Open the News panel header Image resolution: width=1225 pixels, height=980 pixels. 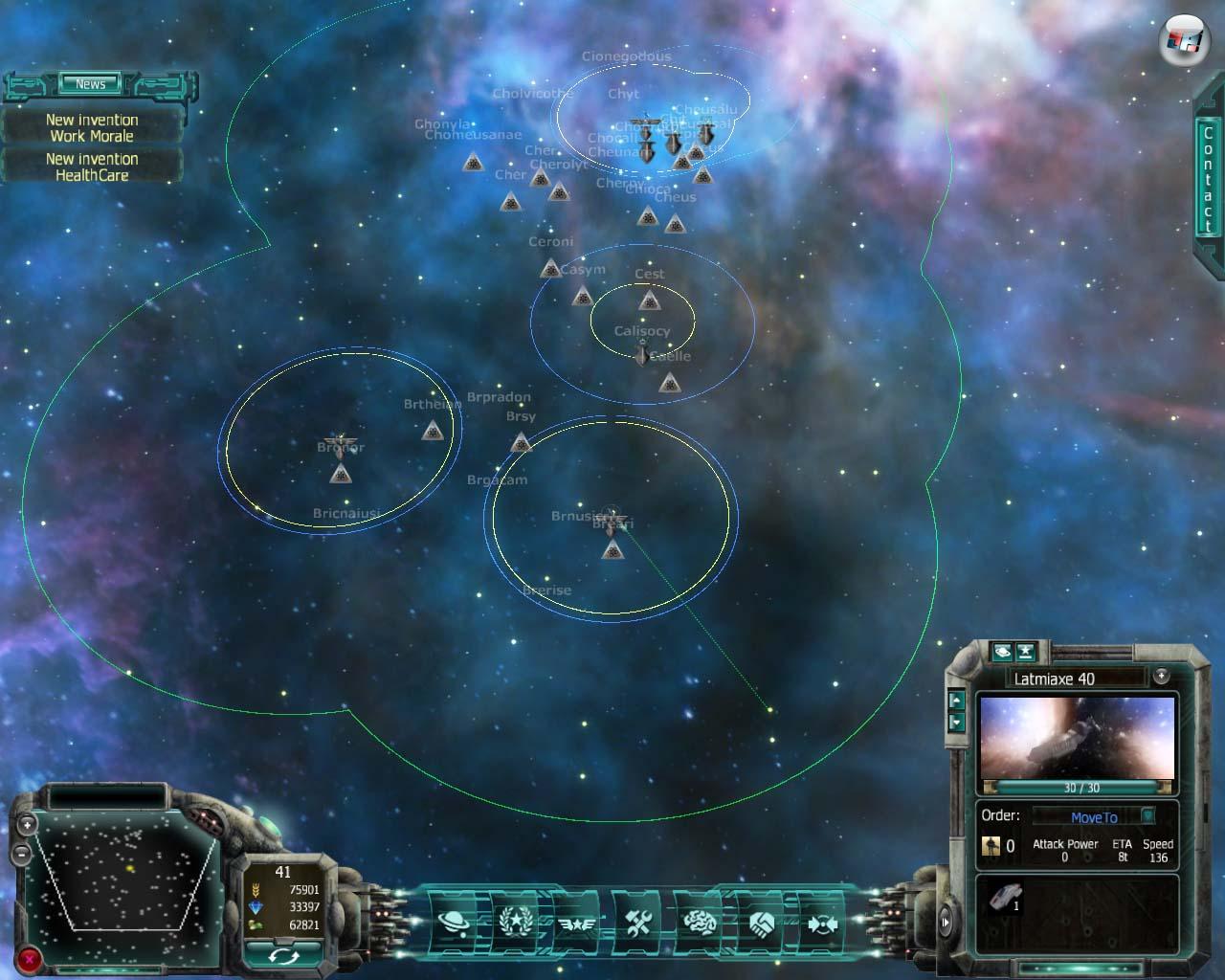click(x=91, y=84)
